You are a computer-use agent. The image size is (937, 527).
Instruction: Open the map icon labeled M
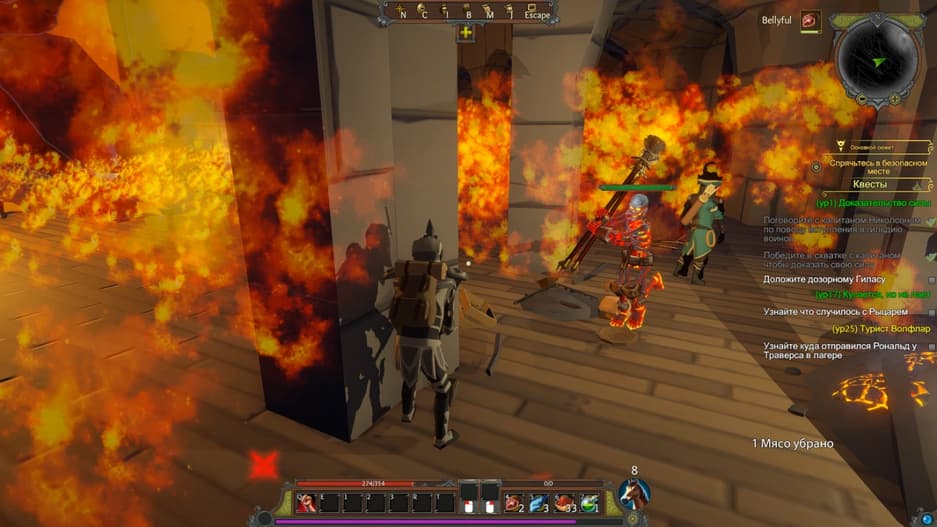(490, 13)
